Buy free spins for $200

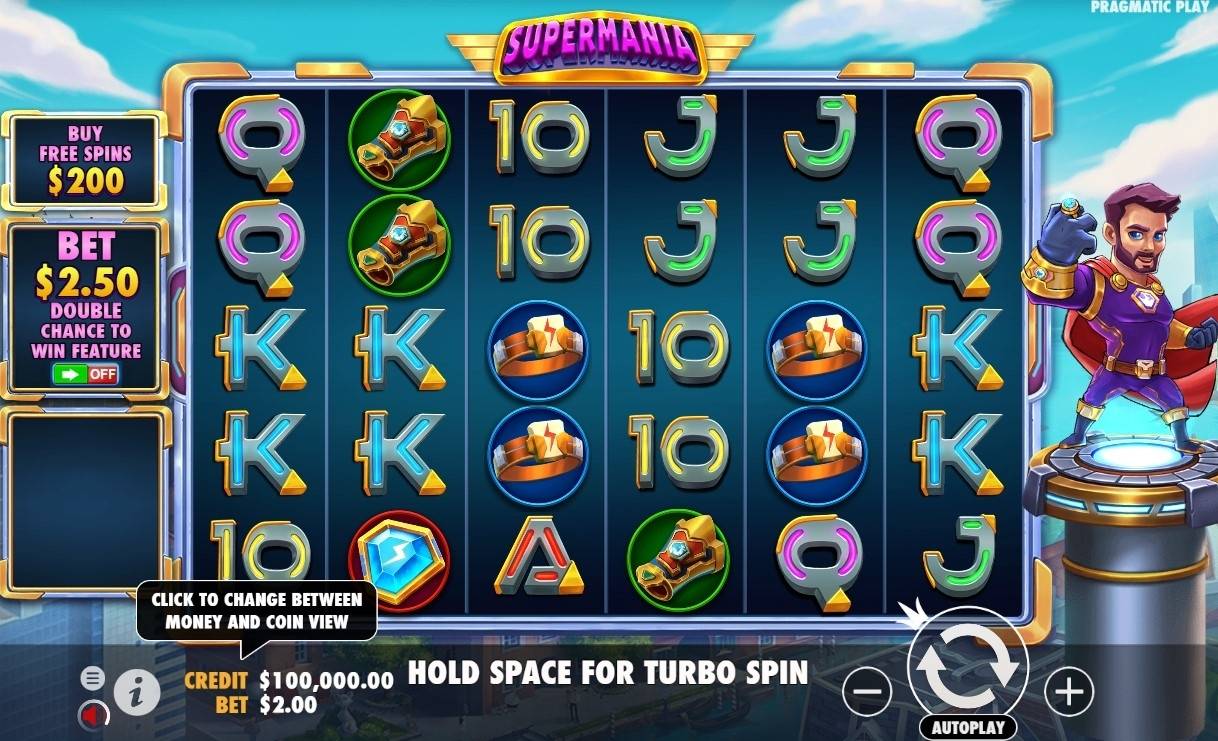pyautogui.click(x=85, y=160)
